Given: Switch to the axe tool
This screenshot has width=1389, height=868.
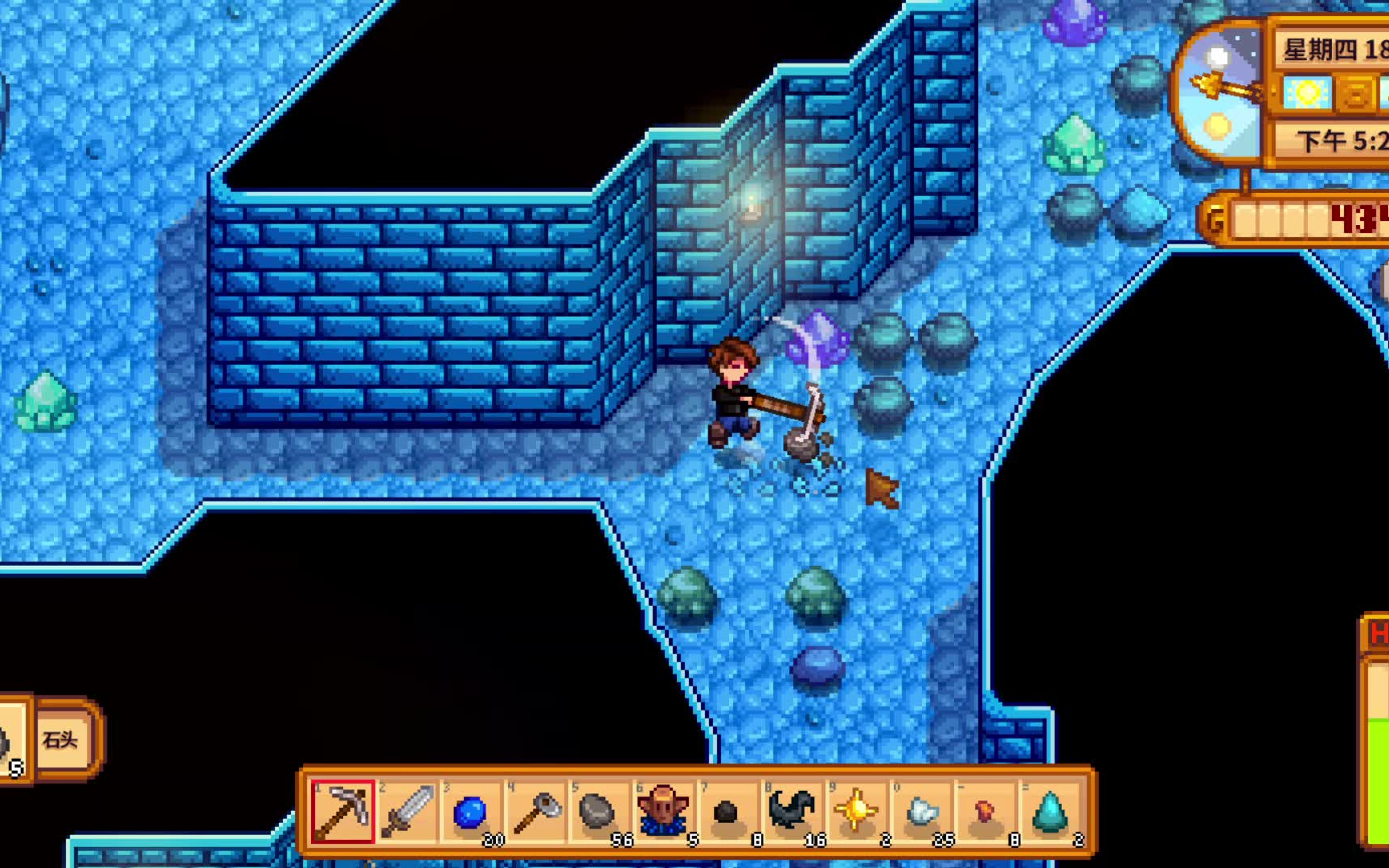Looking at the screenshot, I should [535, 812].
